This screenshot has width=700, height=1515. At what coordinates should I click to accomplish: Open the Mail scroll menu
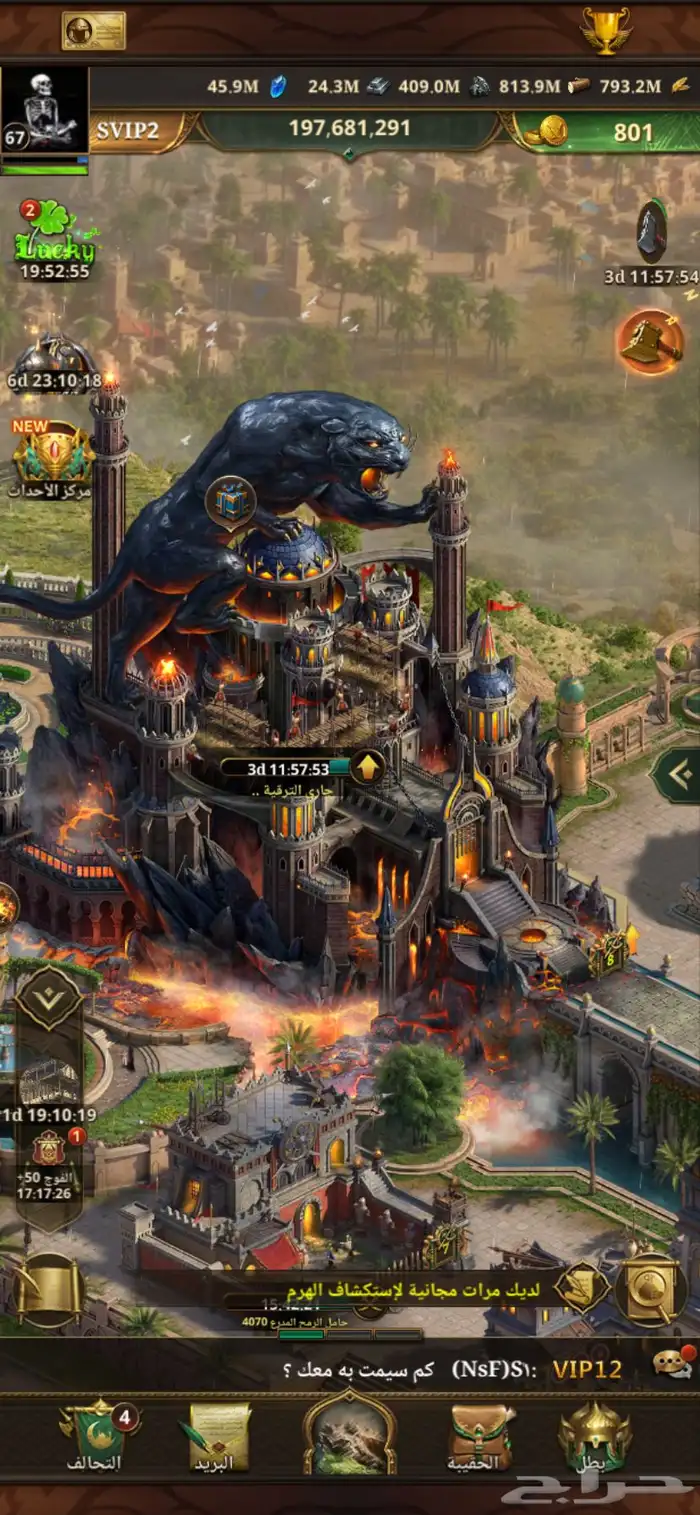click(x=215, y=1436)
